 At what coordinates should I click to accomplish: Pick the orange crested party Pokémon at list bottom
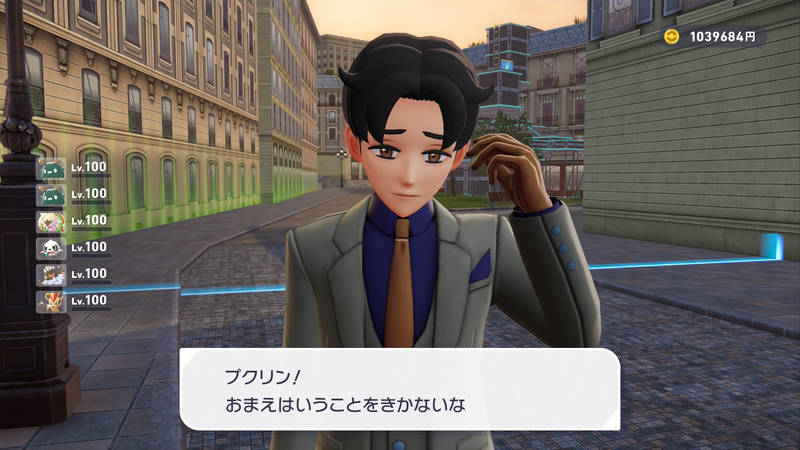[51, 300]
